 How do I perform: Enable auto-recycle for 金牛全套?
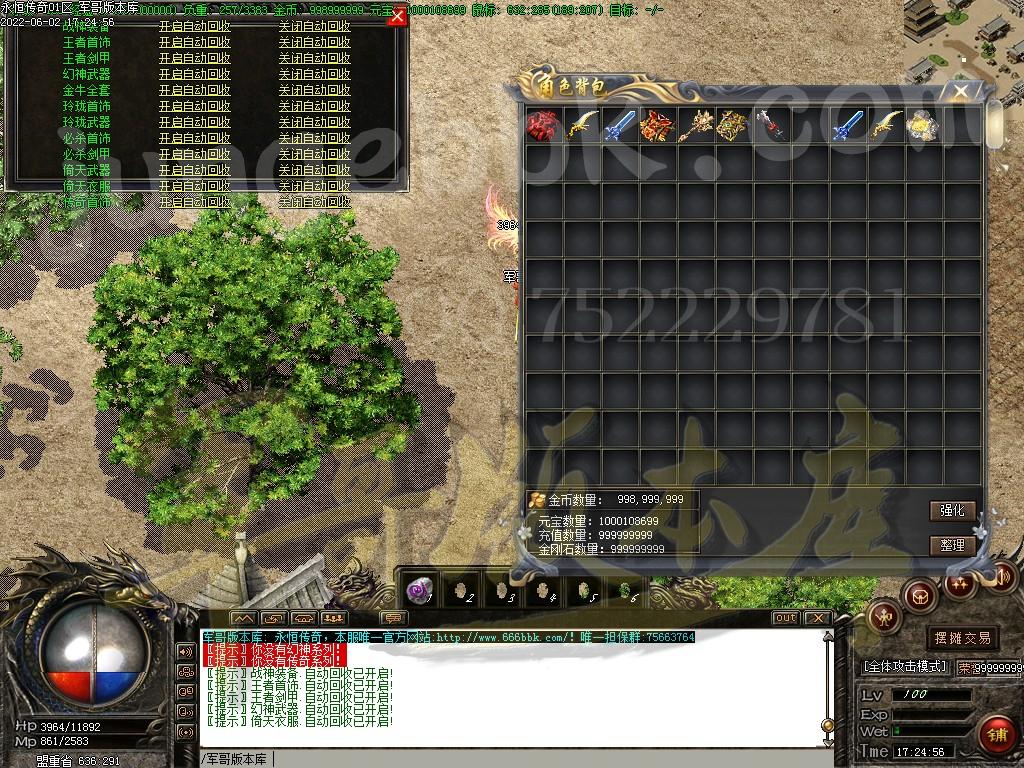point(194,90)
